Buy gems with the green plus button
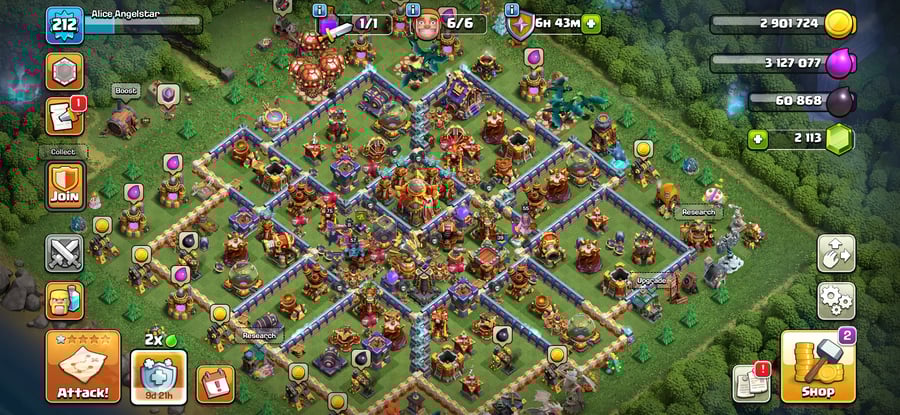Screen dimensions: 900x415 click(x=758, y=139)
